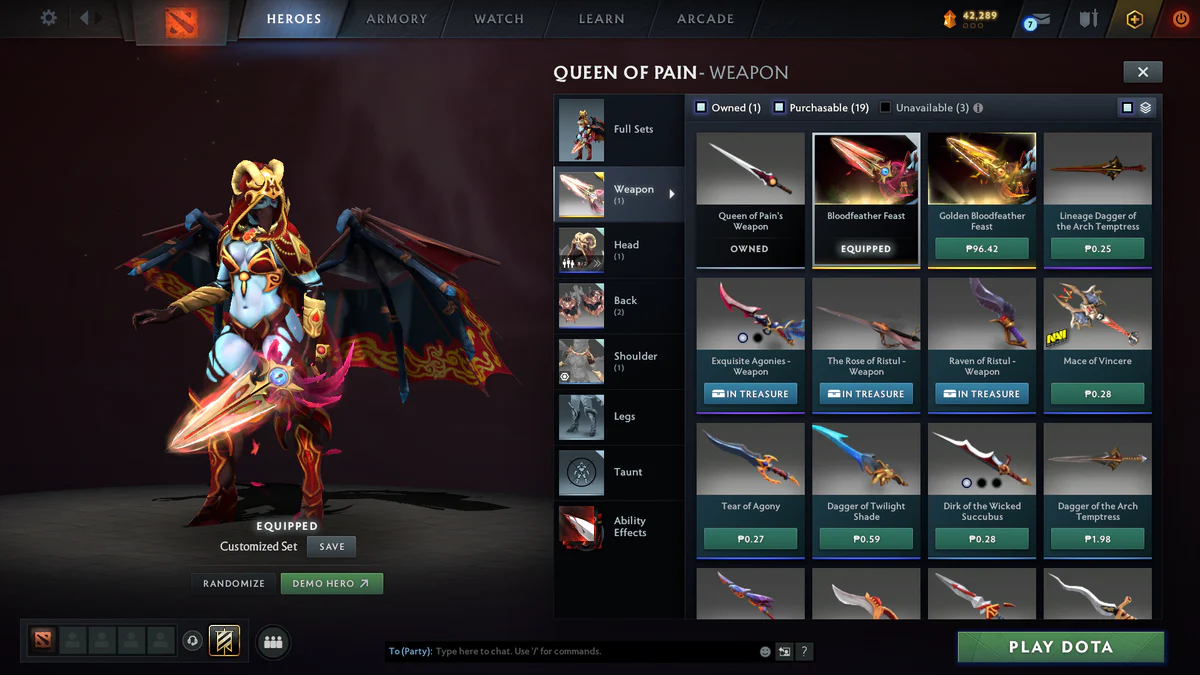Open the Arcade tab

705,19
